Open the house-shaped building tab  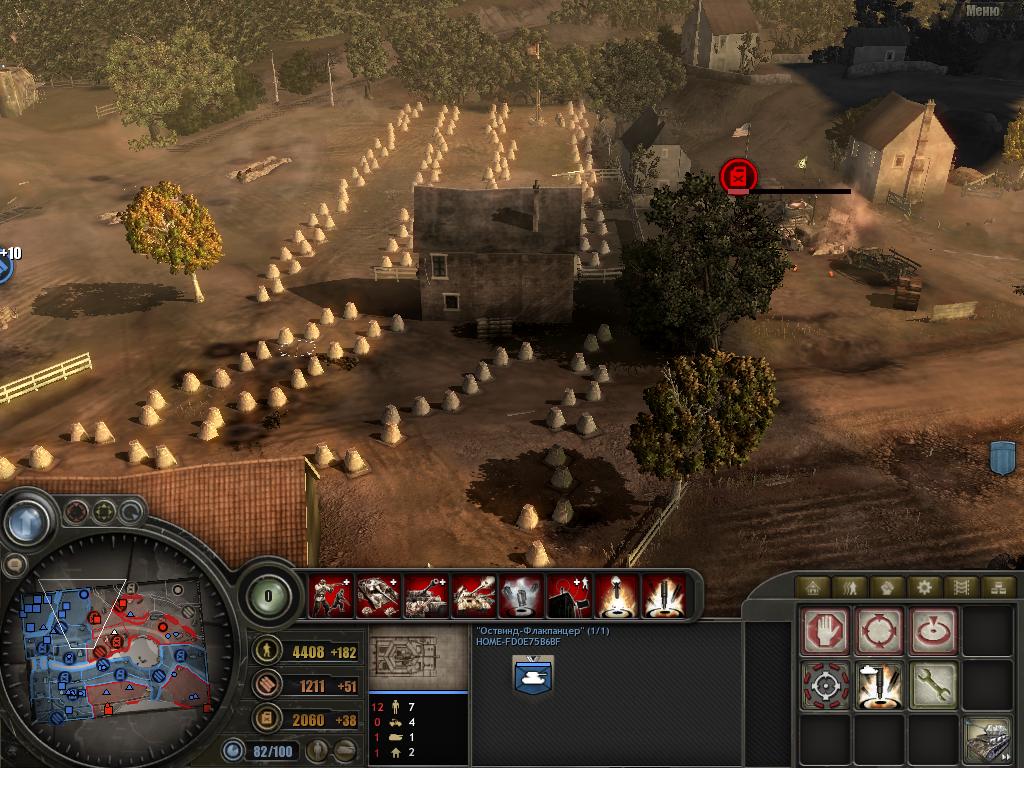tap(812, 587)
